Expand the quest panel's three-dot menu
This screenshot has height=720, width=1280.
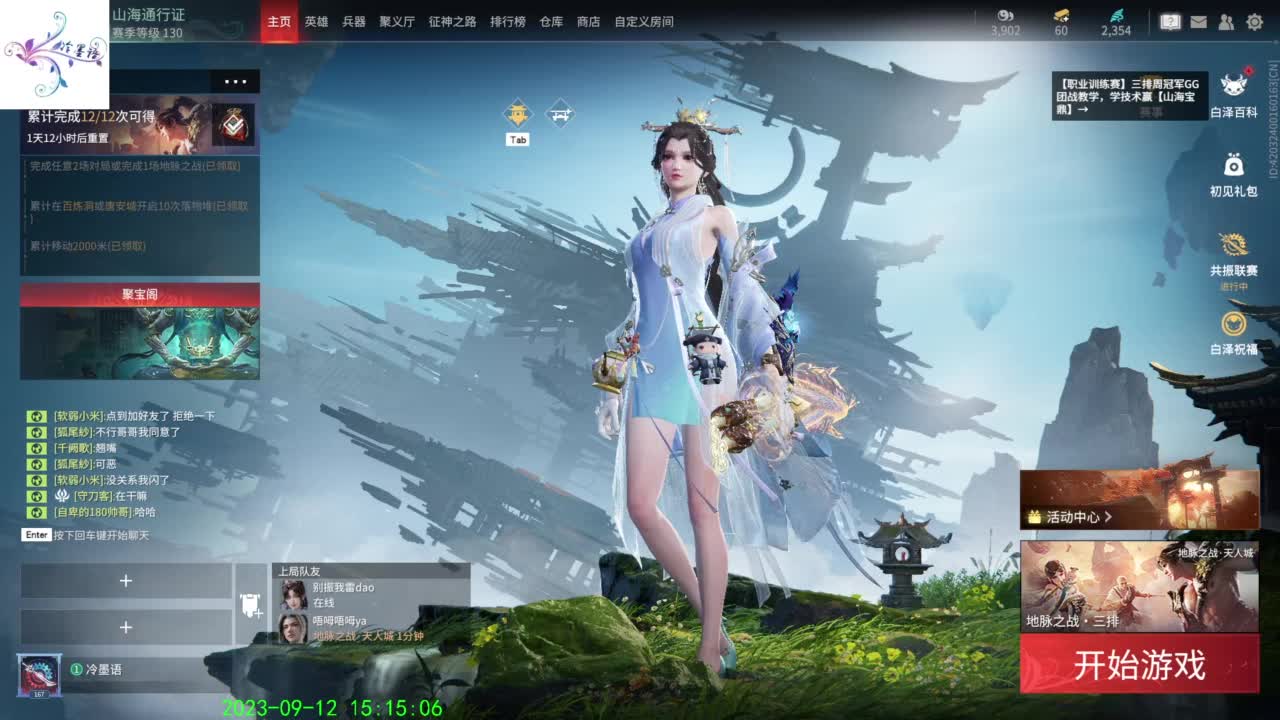pos(238,81)
